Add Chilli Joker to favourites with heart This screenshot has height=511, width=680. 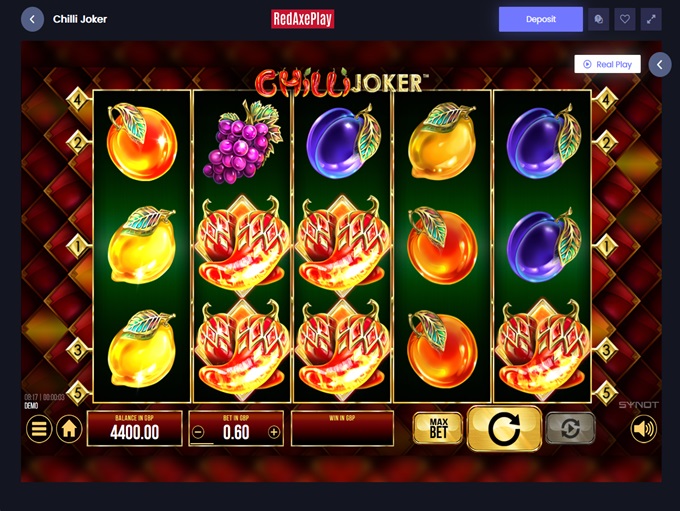[x=625, y=19]
